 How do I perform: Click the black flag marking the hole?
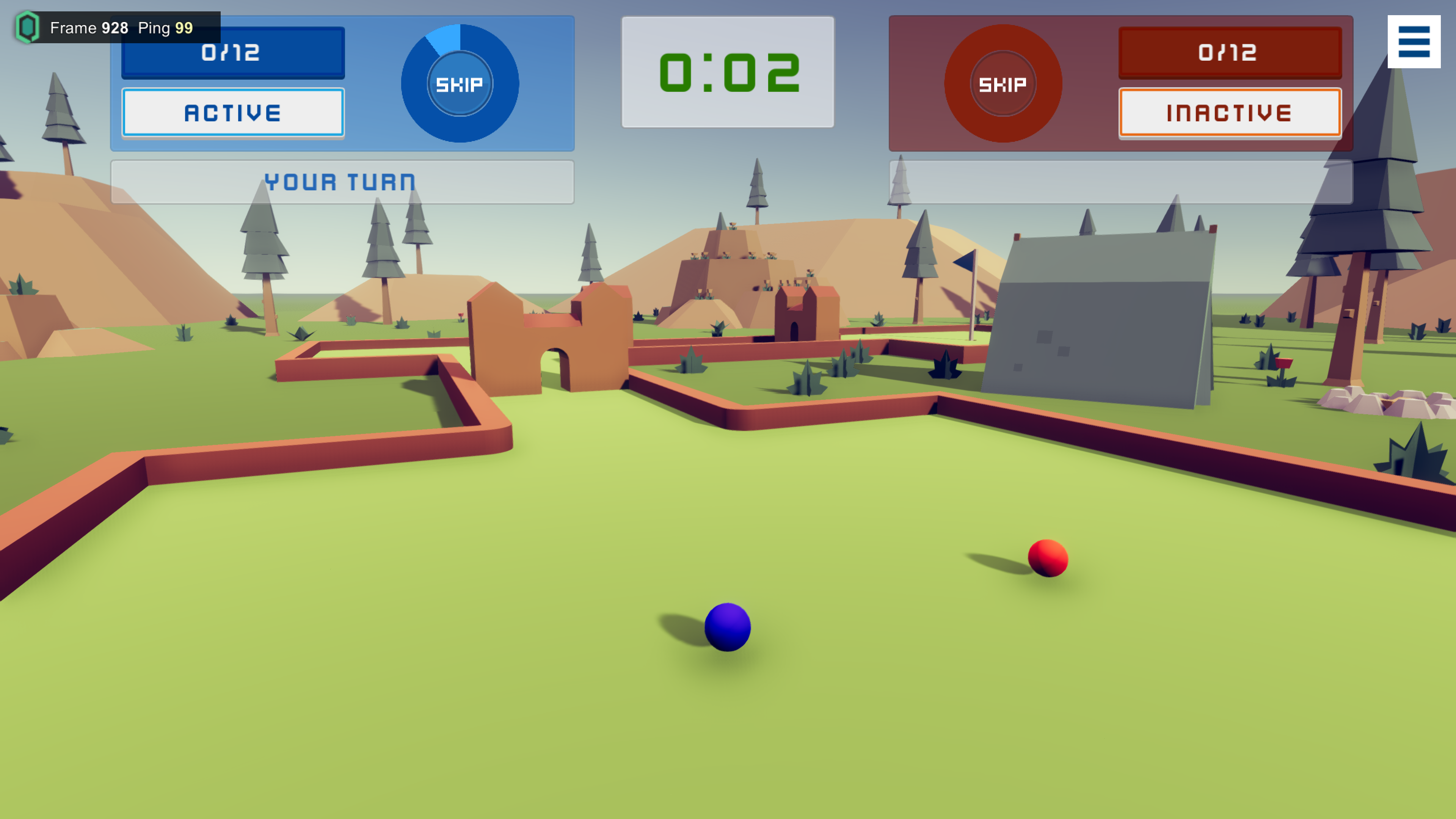click(964, 261)
